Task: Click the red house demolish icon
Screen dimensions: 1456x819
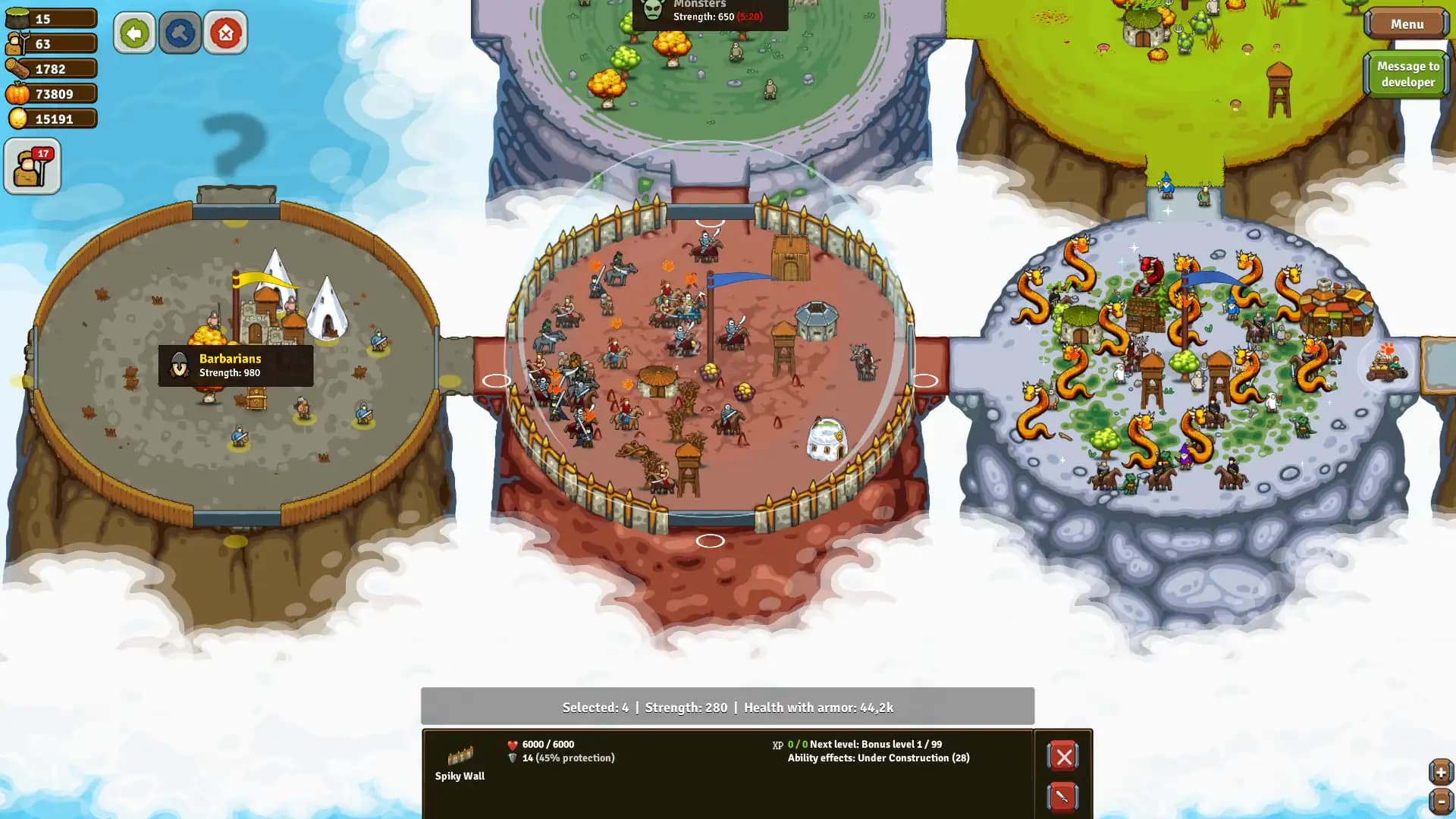Action: (x=225, y=33)
